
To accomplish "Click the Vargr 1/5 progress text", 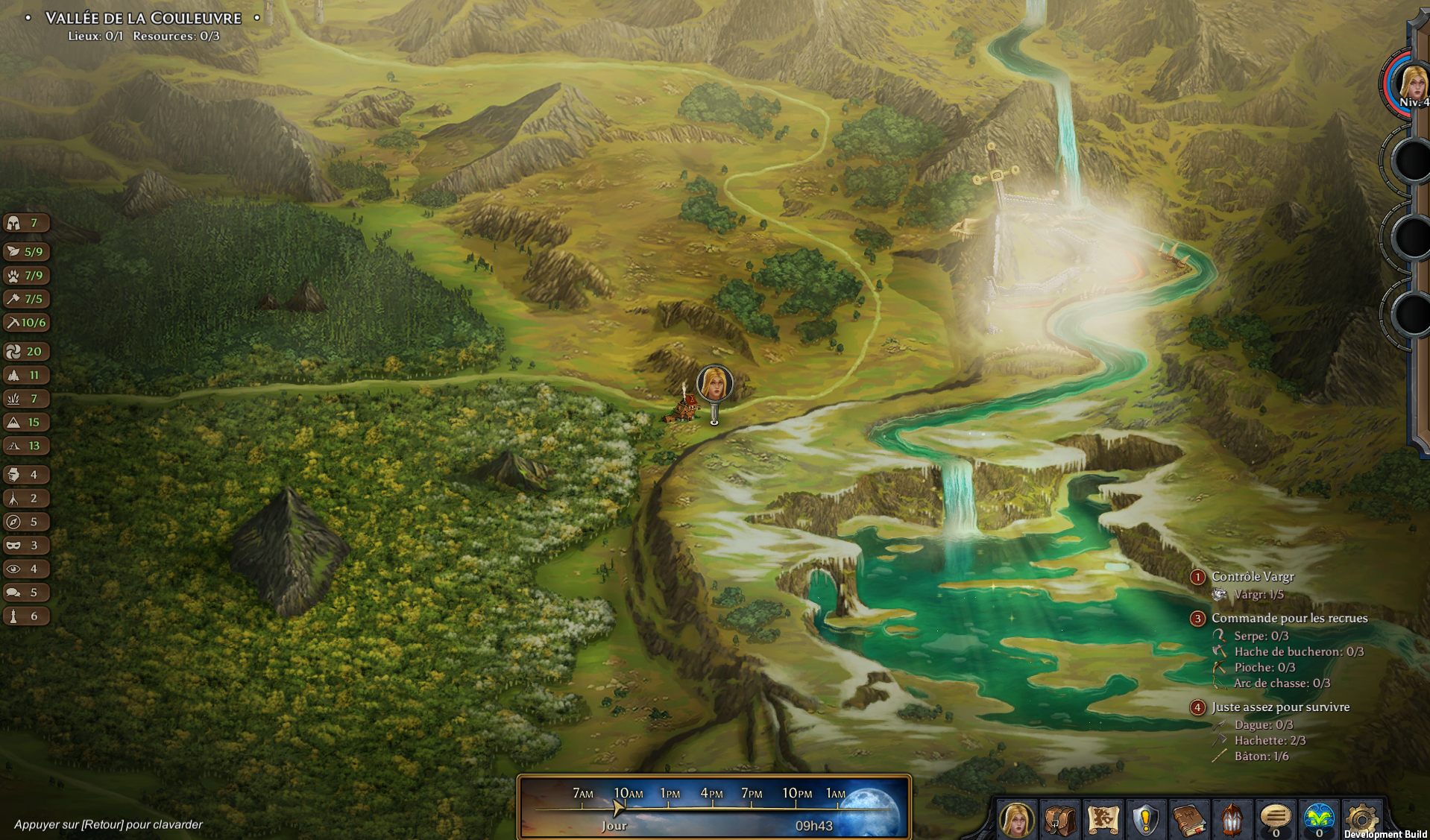I will click(x=1260, y=595).
